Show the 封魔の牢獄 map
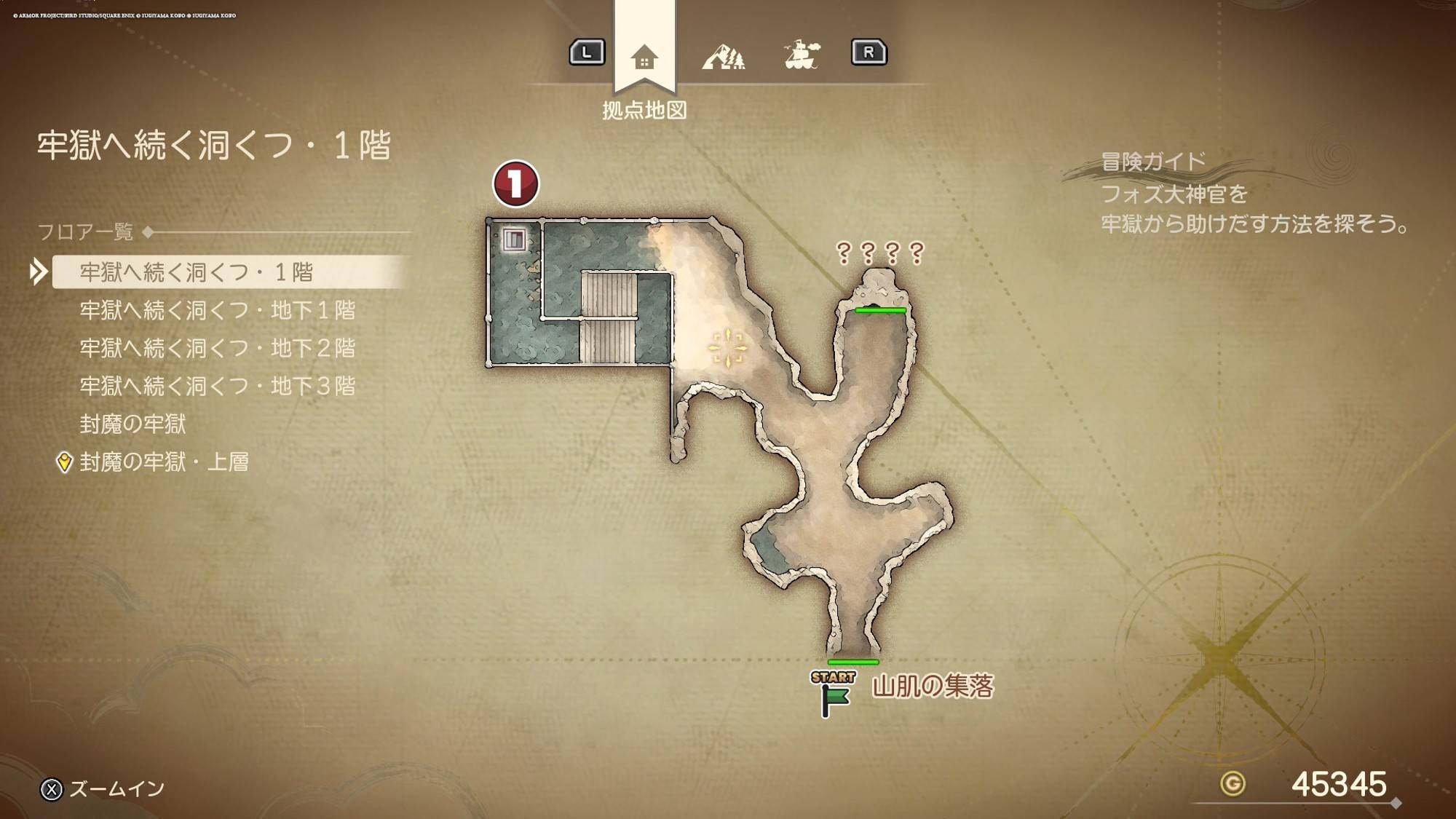1456x819 pixels. [132, 424]
